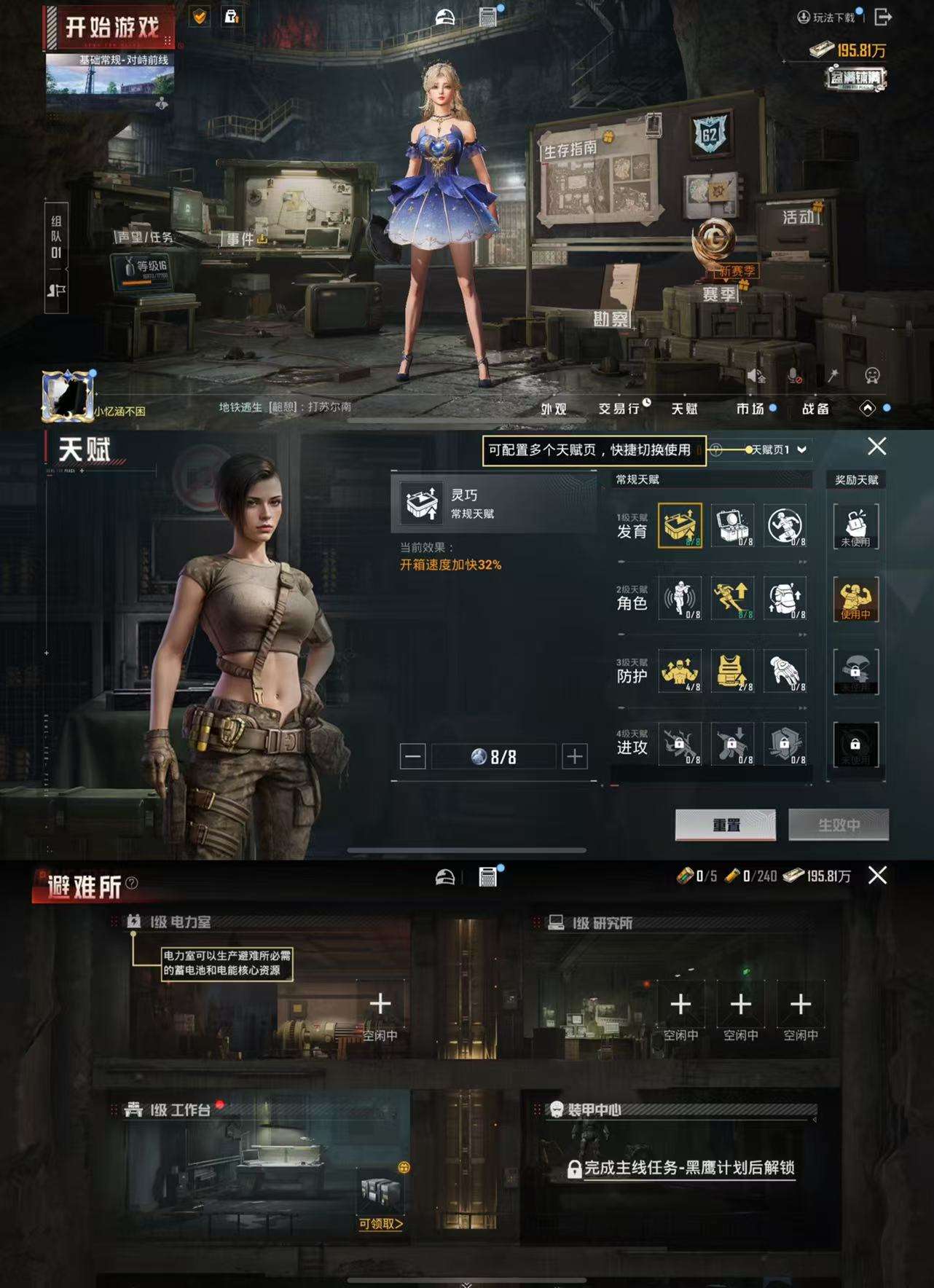Image resolution: width=934 pixels, height=1288 pixels.
Task: Click the 玩法下载 download icon
Action: 805,16
